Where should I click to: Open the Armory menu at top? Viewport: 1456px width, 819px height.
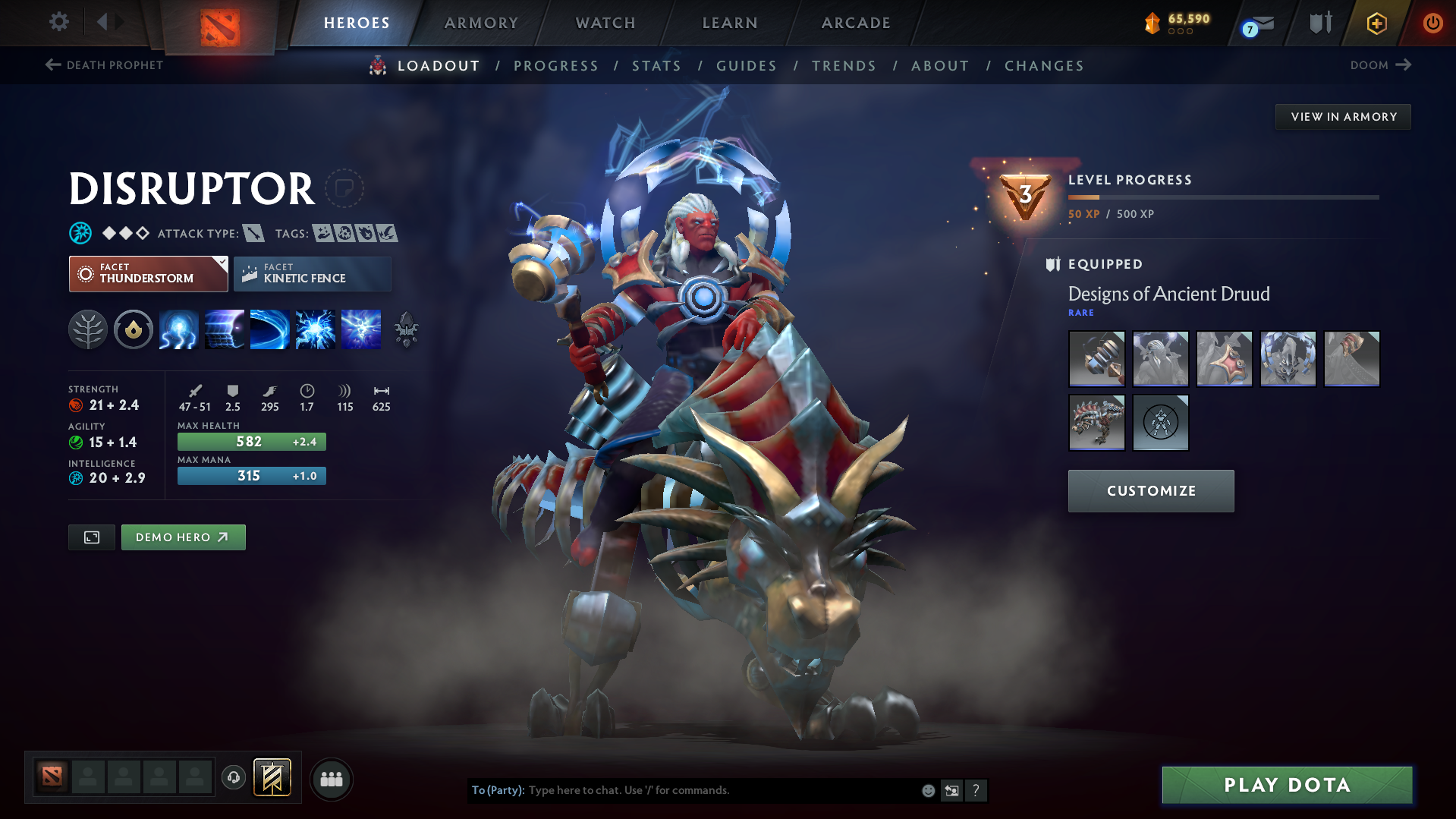tap(481, 23)
